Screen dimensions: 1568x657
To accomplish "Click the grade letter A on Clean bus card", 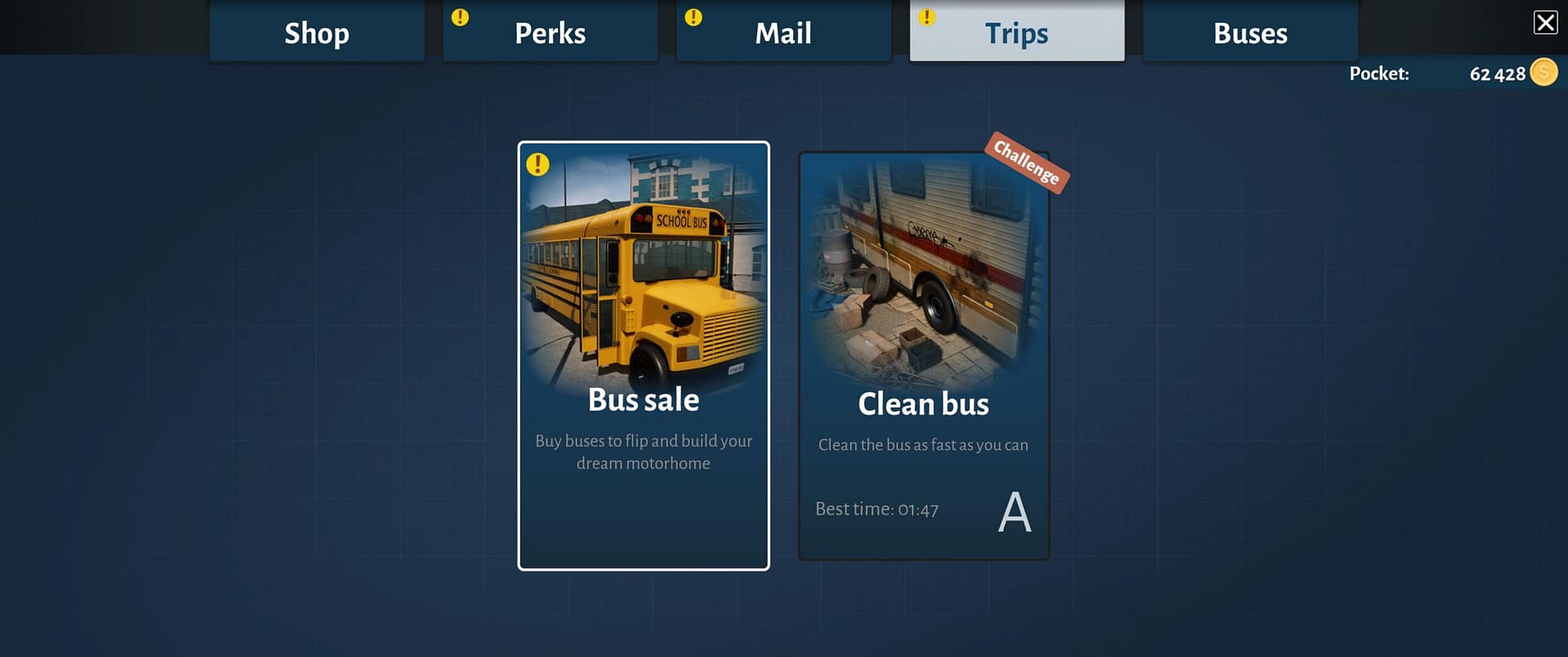I will point(1014,512).
